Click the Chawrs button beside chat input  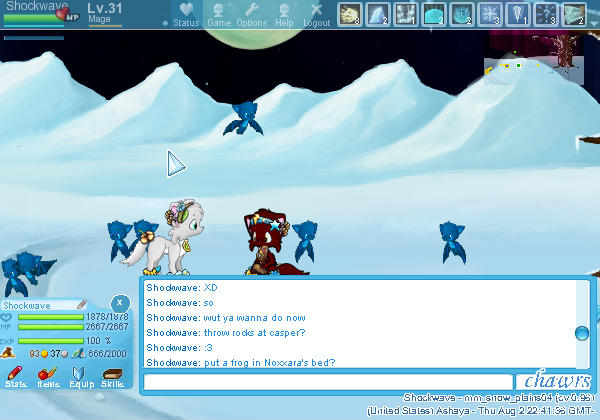[556, 381]
